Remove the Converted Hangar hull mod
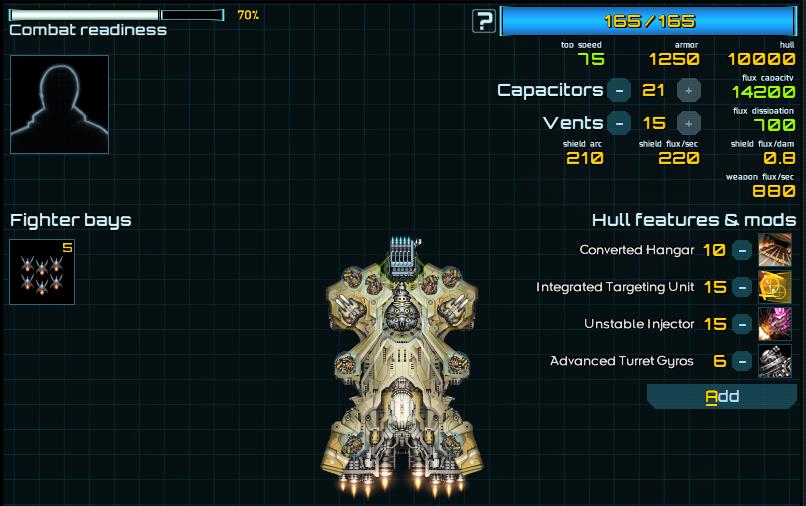The height and width of the screenshot is (506, 806). pos(742,250)
